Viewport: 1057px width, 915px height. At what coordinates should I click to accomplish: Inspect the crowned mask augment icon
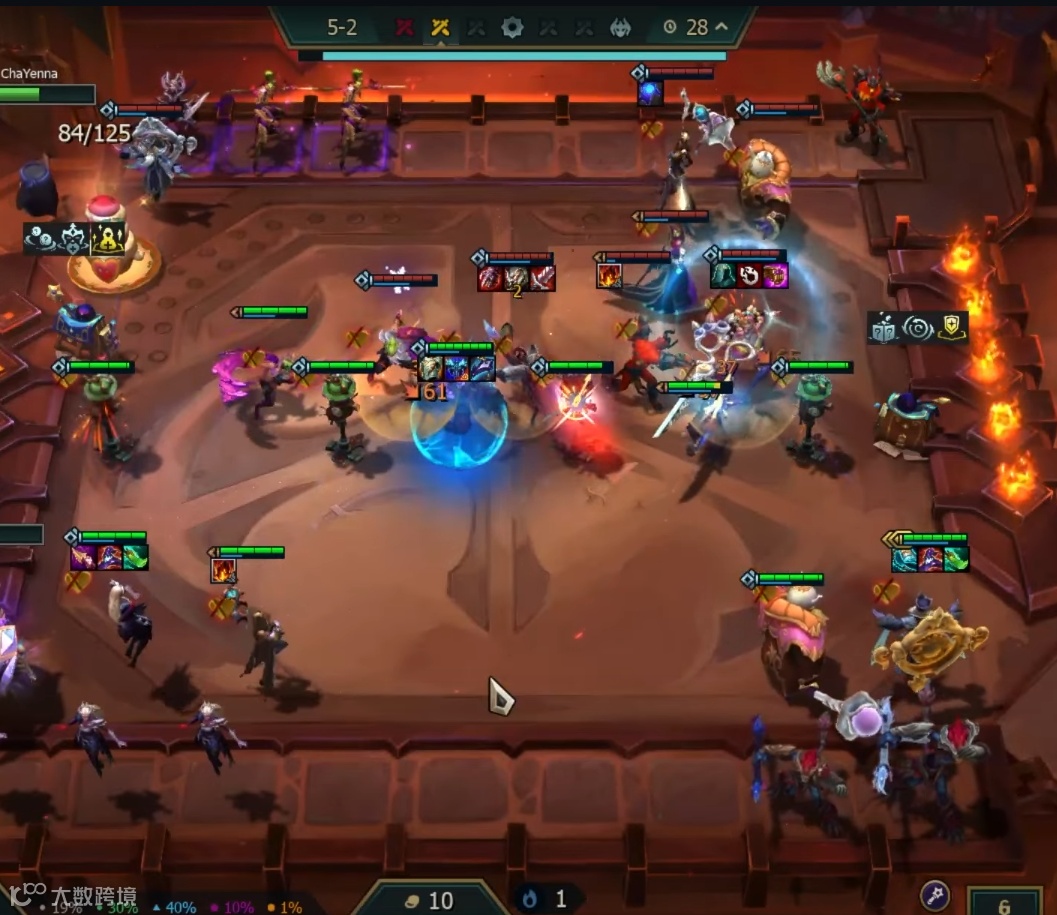point(74,238)
